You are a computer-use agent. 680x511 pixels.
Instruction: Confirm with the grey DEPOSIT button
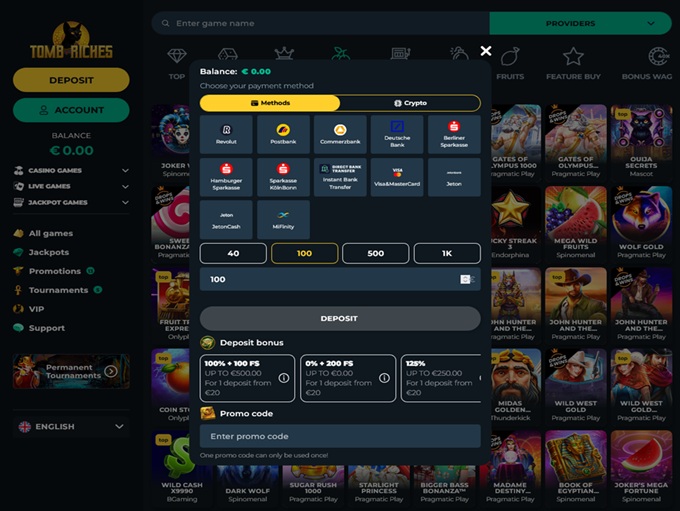tap(340, 319)
